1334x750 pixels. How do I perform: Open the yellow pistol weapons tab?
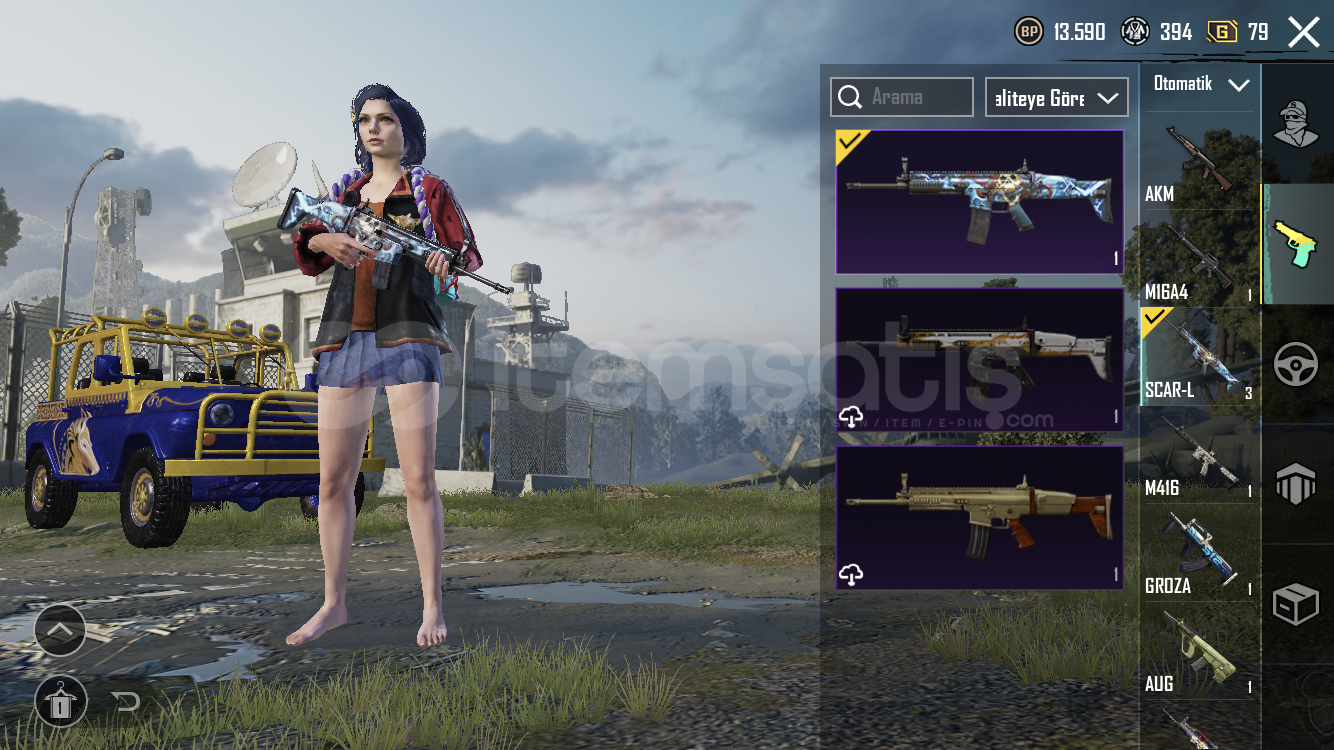[1296, 244]
